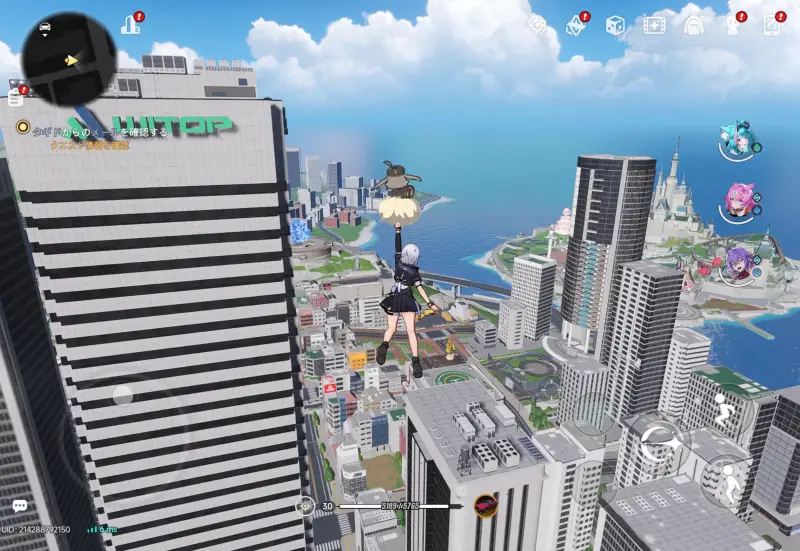This screenshot has height=551, width=800.
Task: Open the city buildings icon beside the minimap
Action: [x=130, y=24]
